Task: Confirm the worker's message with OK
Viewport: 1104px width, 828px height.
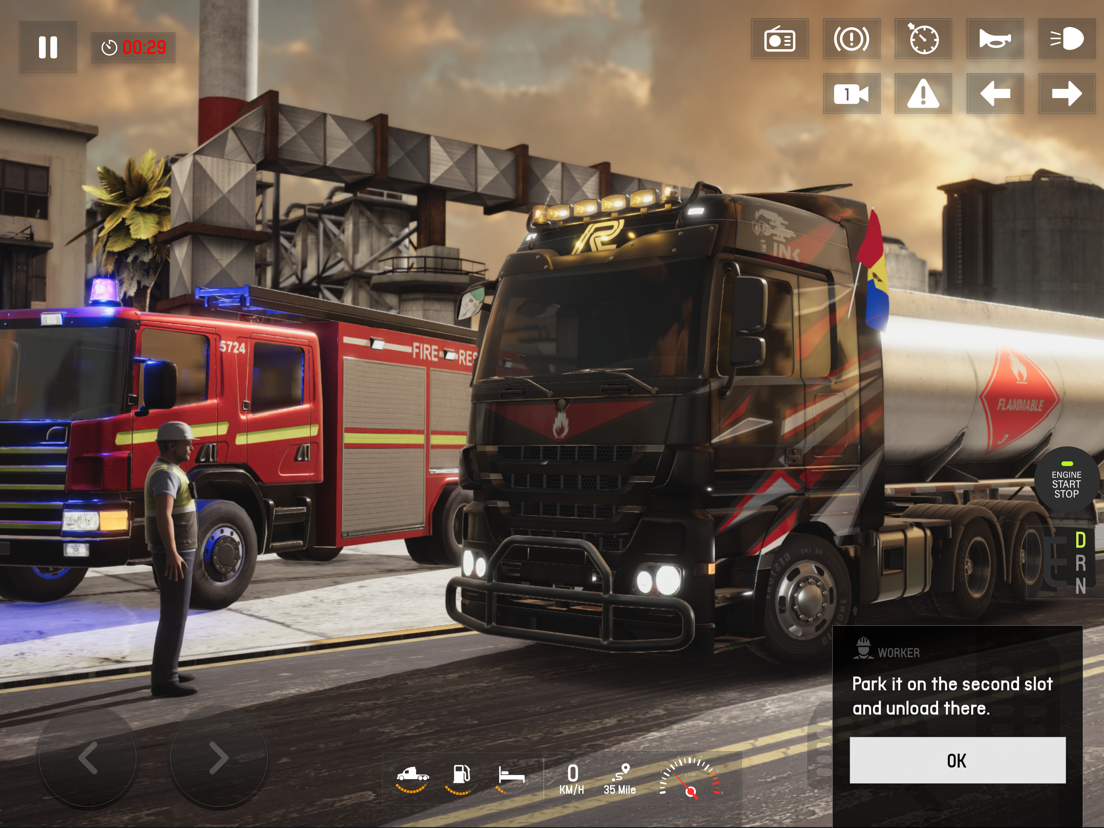Action: point(957,761)
